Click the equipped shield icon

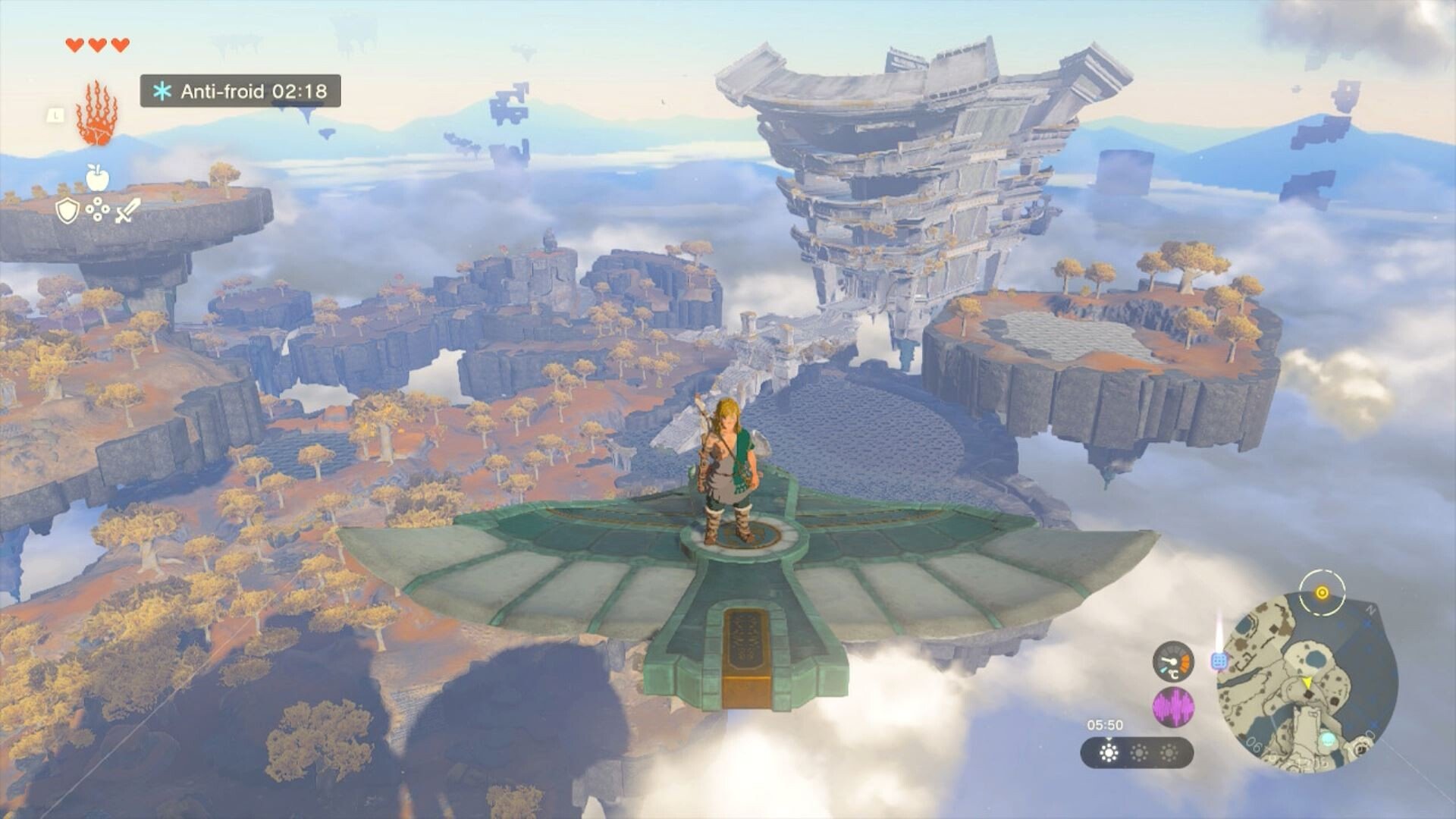[x=68, y=211]
